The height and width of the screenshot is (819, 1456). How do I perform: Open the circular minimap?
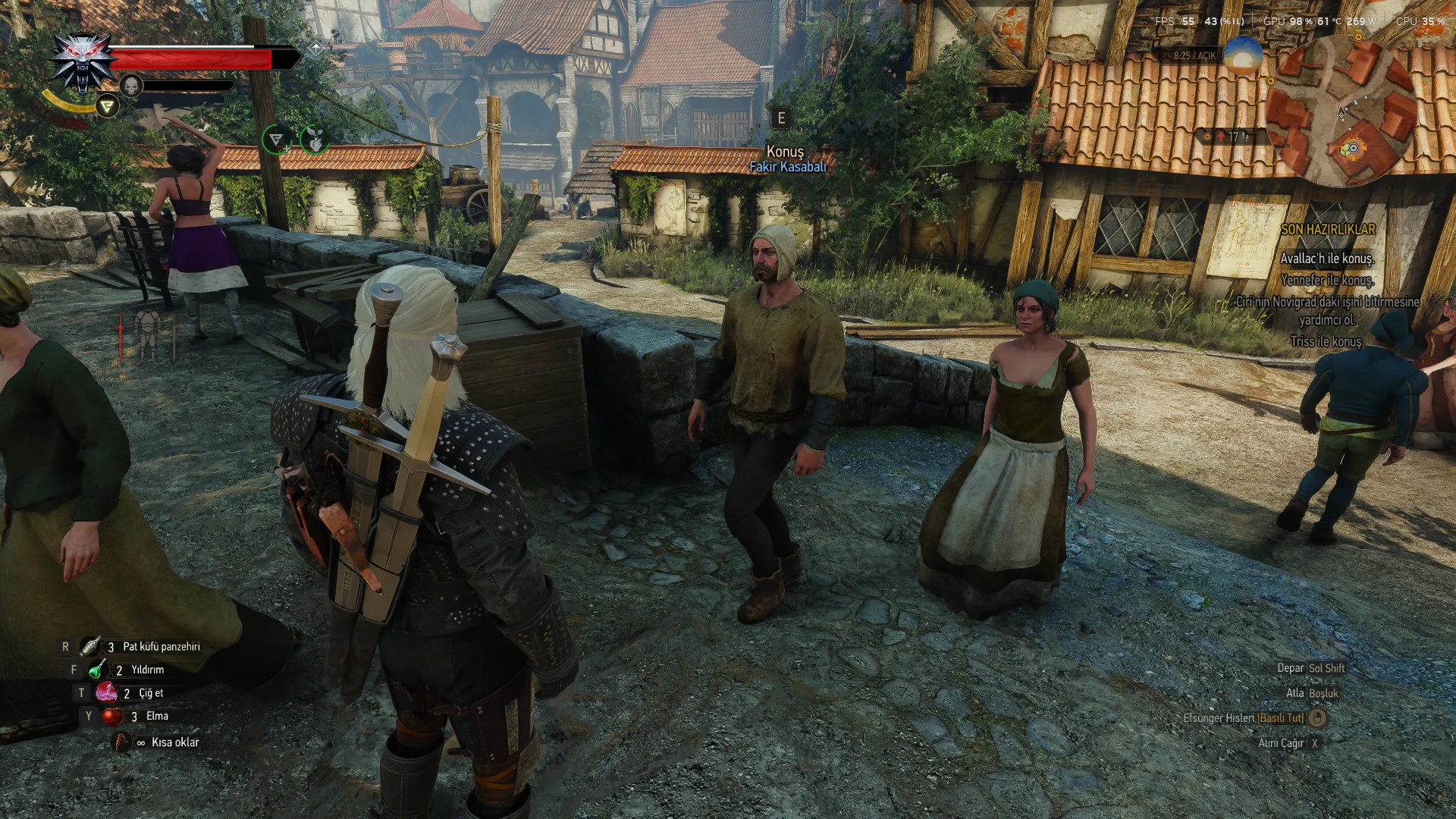[x=1341, y=111]
